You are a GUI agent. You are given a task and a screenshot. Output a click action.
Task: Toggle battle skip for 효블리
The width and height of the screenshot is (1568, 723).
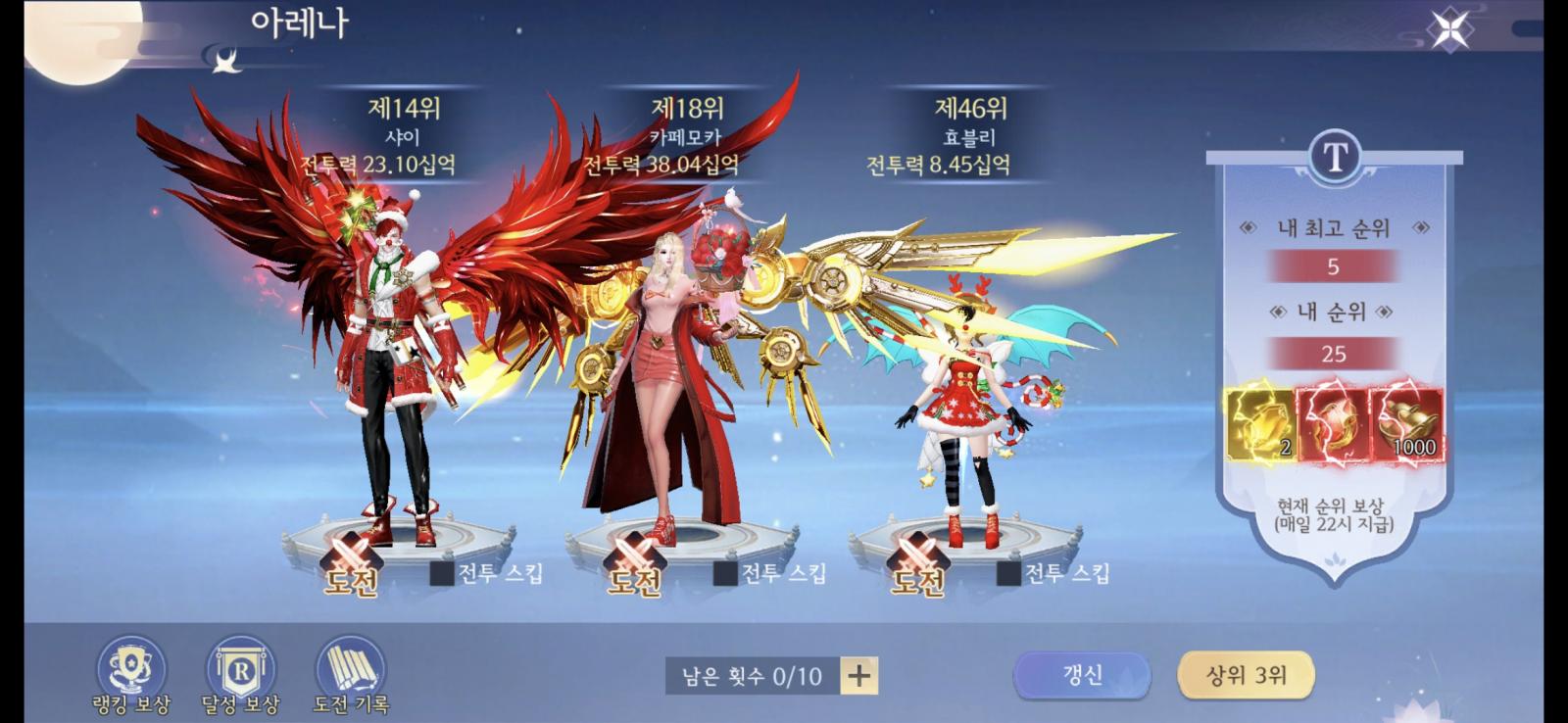tap(1009, 573)
